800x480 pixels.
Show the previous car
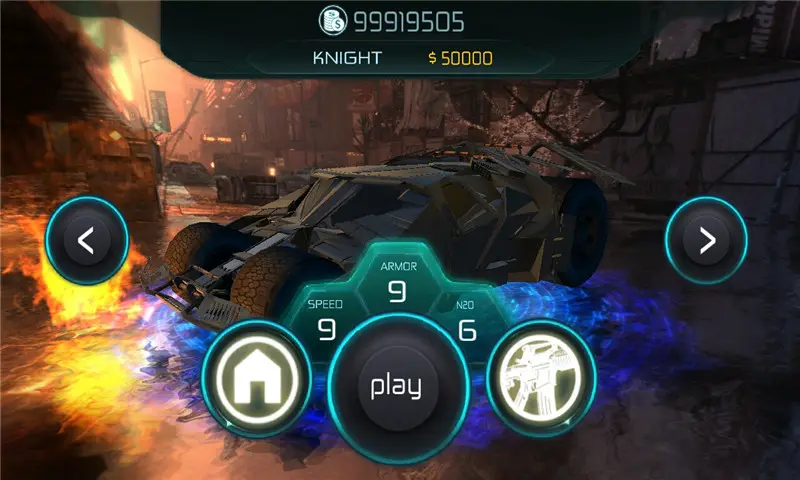(87, 240)
